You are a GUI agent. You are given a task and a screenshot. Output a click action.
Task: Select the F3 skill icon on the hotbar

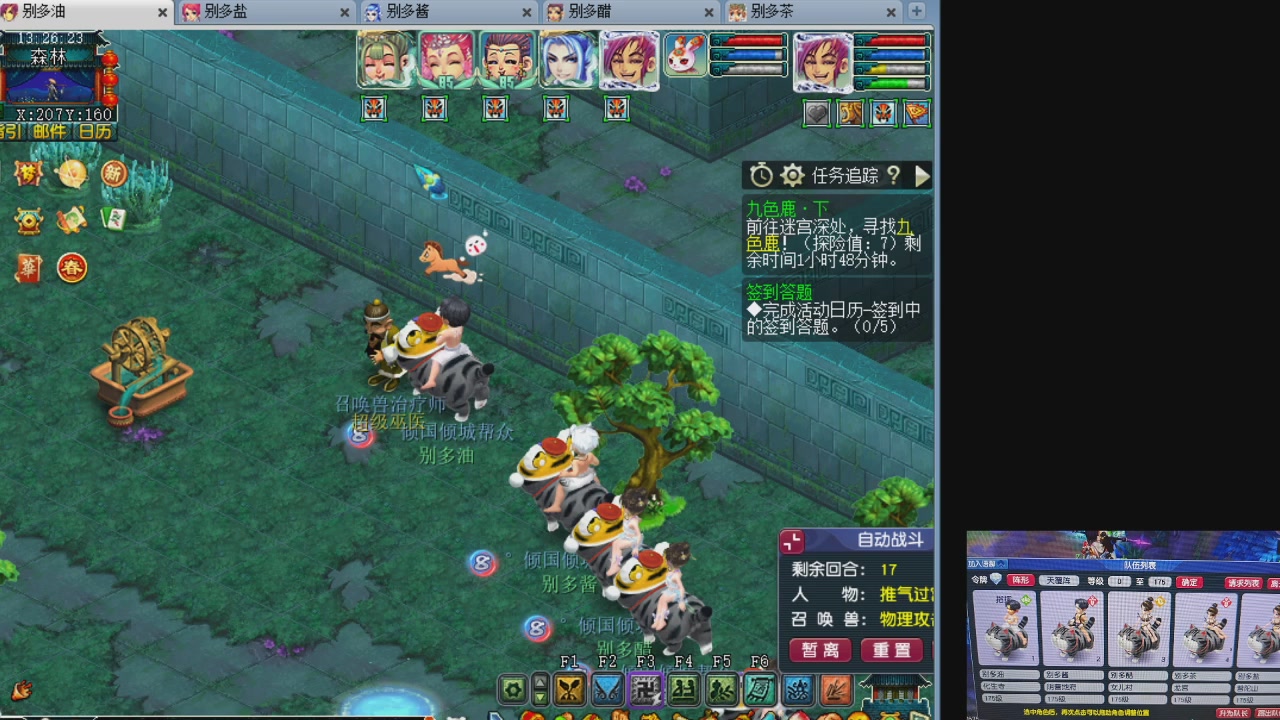coord(645,689)
